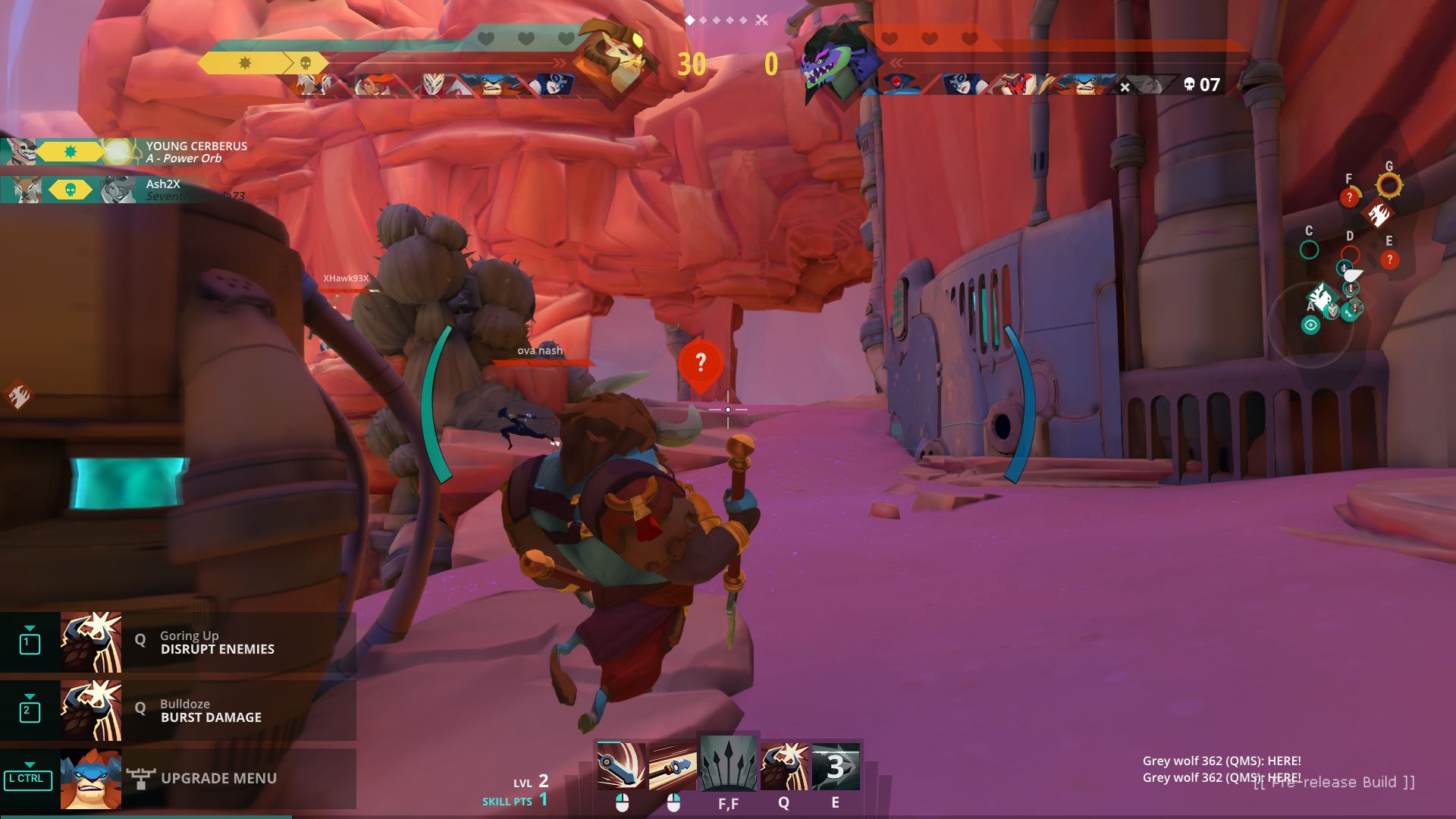Viewport: 1456px width, 819px height.
Task: Click the dash ability showing cooldown 3
Action: click(x=836, y=765)
